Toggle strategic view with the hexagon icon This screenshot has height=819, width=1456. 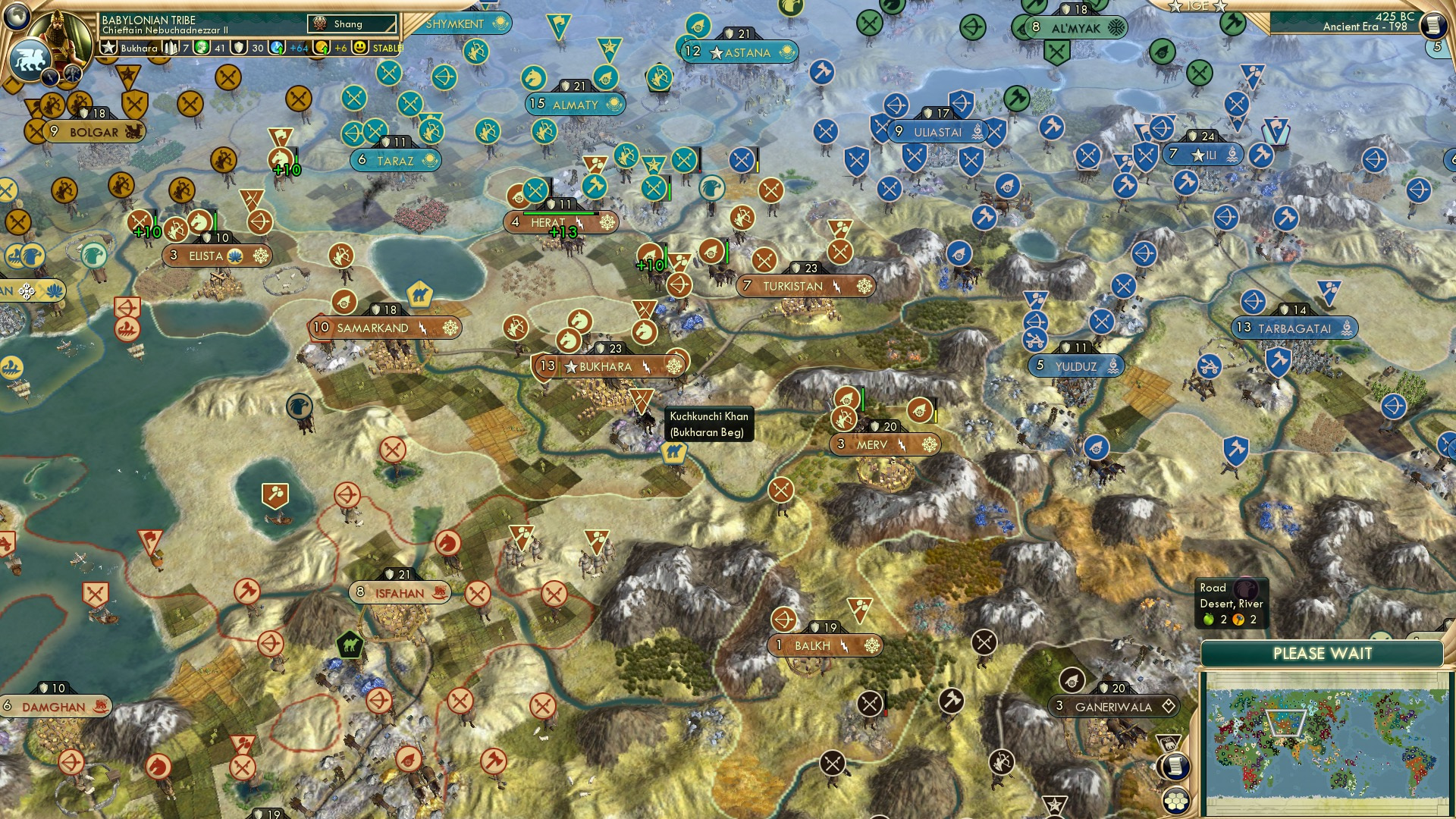pyautogui.click(x=1175, y=802)
